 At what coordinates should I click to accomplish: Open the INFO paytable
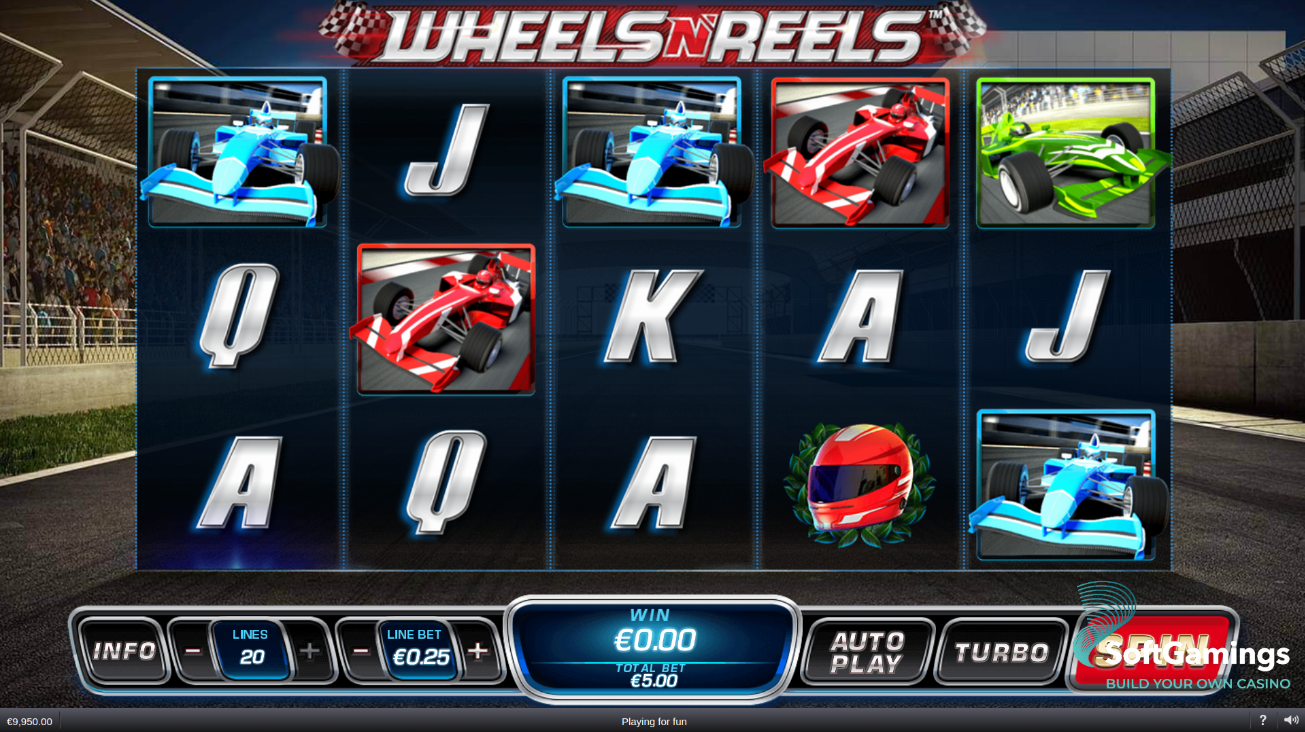124,652
